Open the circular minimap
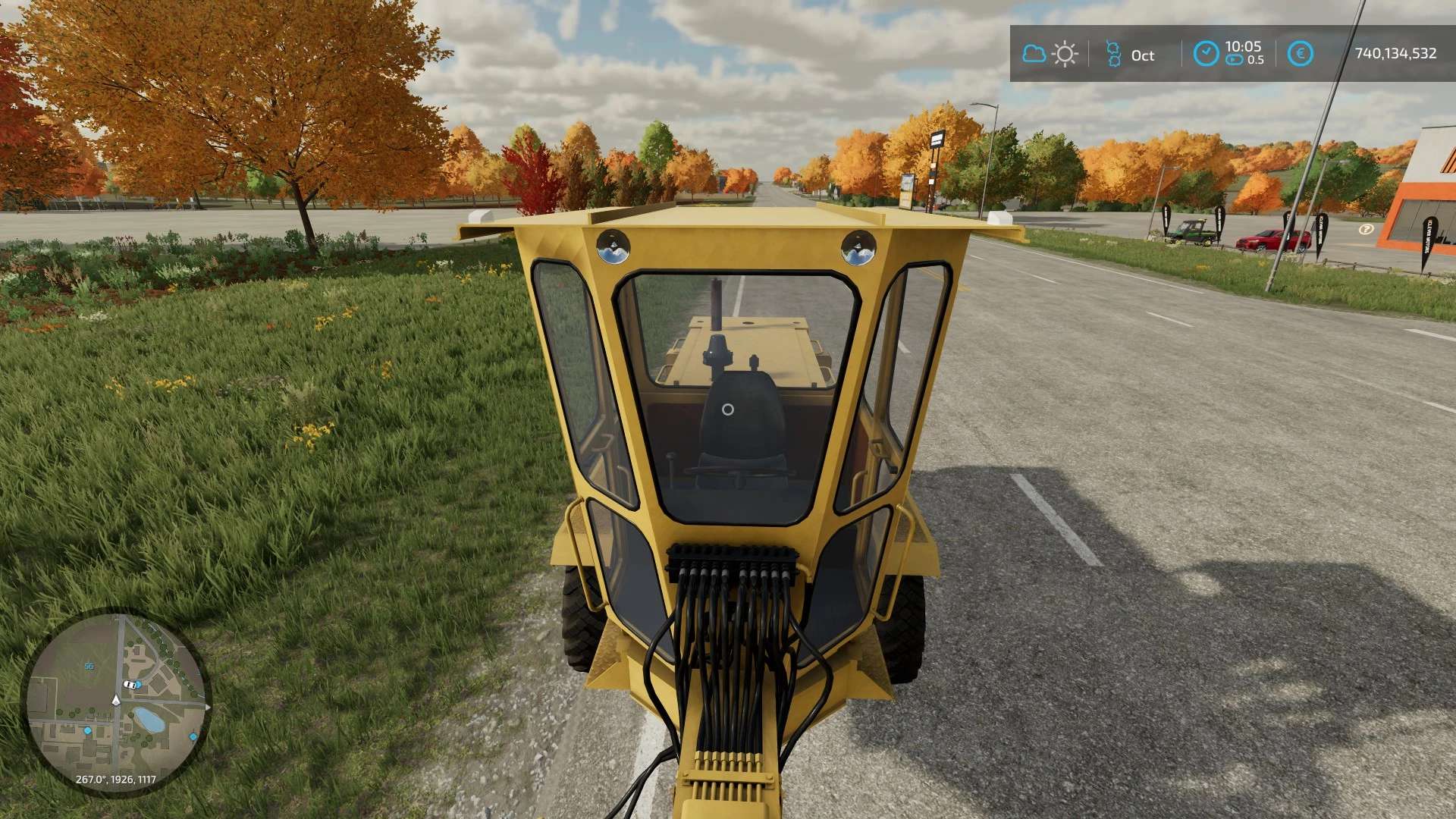Image resolution: width=1456 pixels, height=819 pixels. [115, 702]
